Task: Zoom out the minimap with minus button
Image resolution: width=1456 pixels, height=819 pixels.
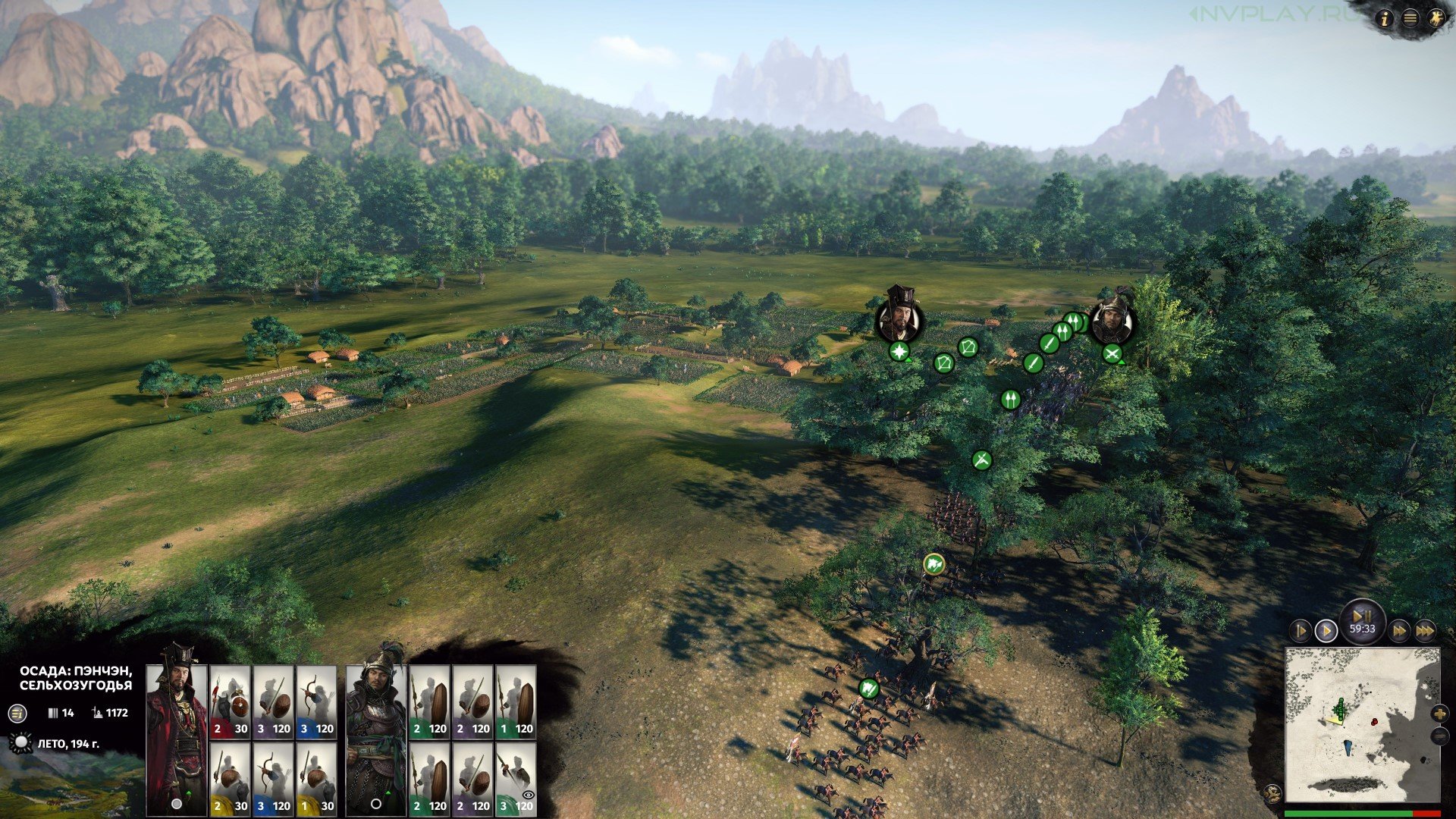Action: pyautogui.click(x=1439, y=736)
